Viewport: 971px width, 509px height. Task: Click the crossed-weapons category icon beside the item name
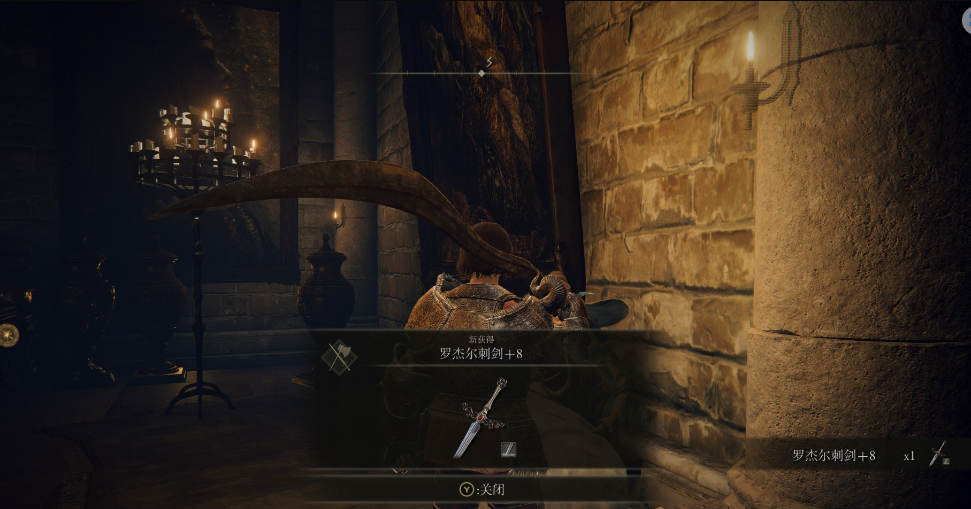coord(339,358)
